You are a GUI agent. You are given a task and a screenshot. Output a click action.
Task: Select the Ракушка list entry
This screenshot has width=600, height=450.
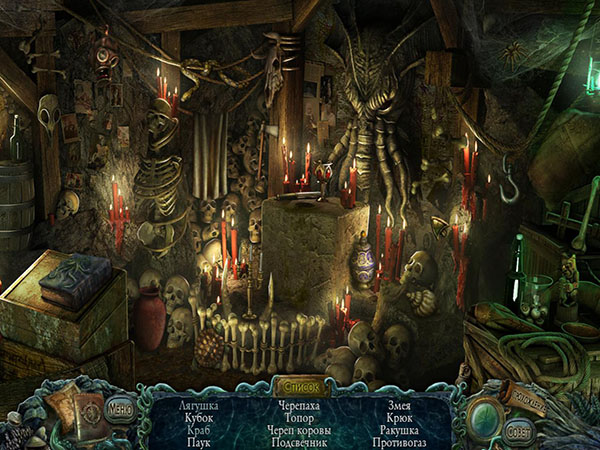pyautogui.click(x=400, y=429)
